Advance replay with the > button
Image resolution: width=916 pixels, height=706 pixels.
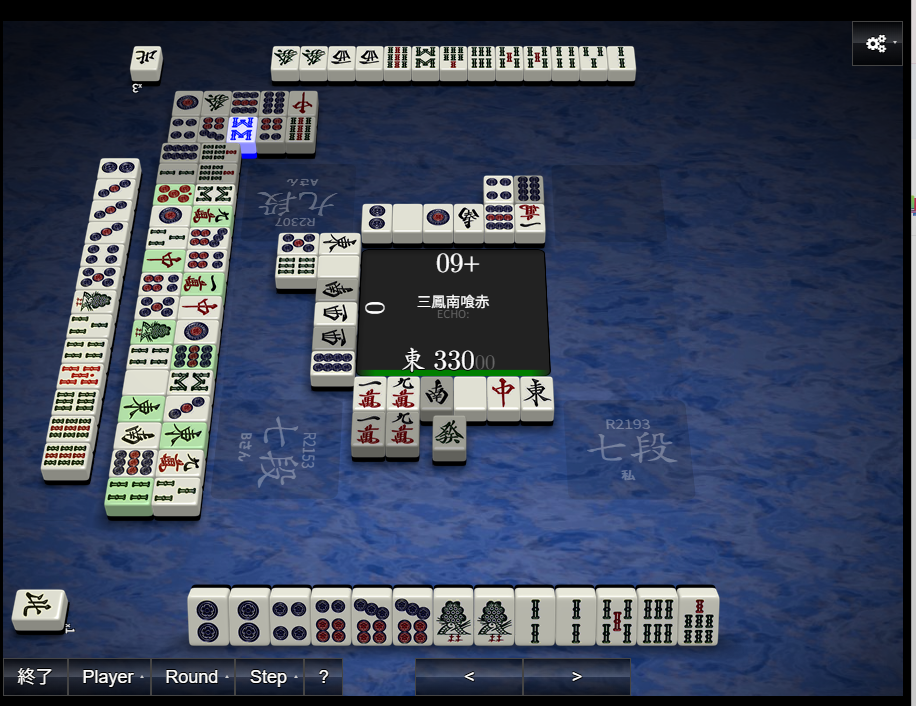(x=576, y=677)
